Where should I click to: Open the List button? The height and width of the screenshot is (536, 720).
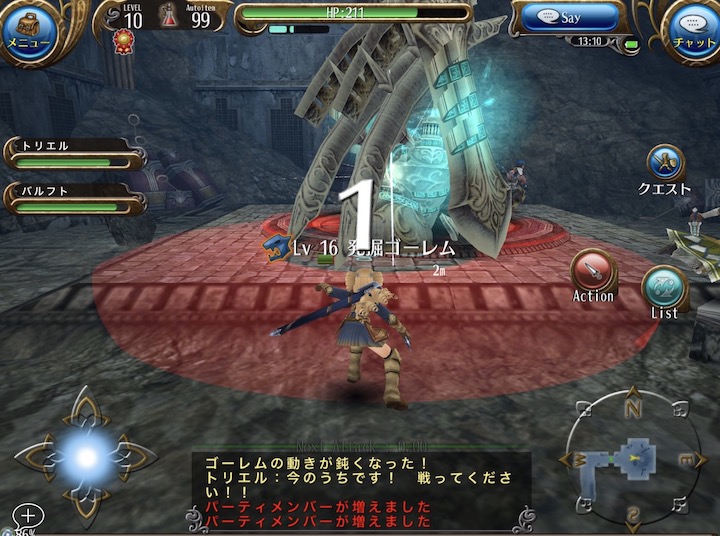(x=664, y=288)
